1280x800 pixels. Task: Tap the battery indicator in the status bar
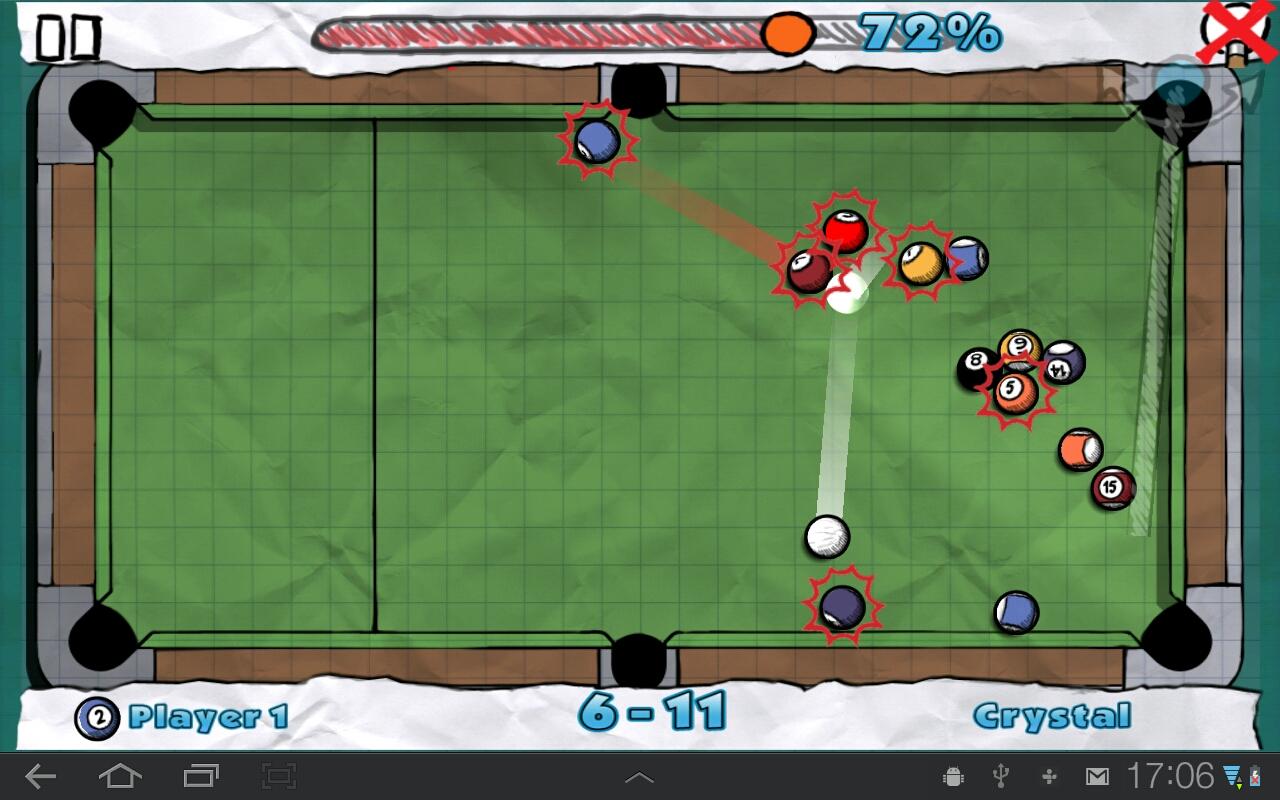(1254, 776)
